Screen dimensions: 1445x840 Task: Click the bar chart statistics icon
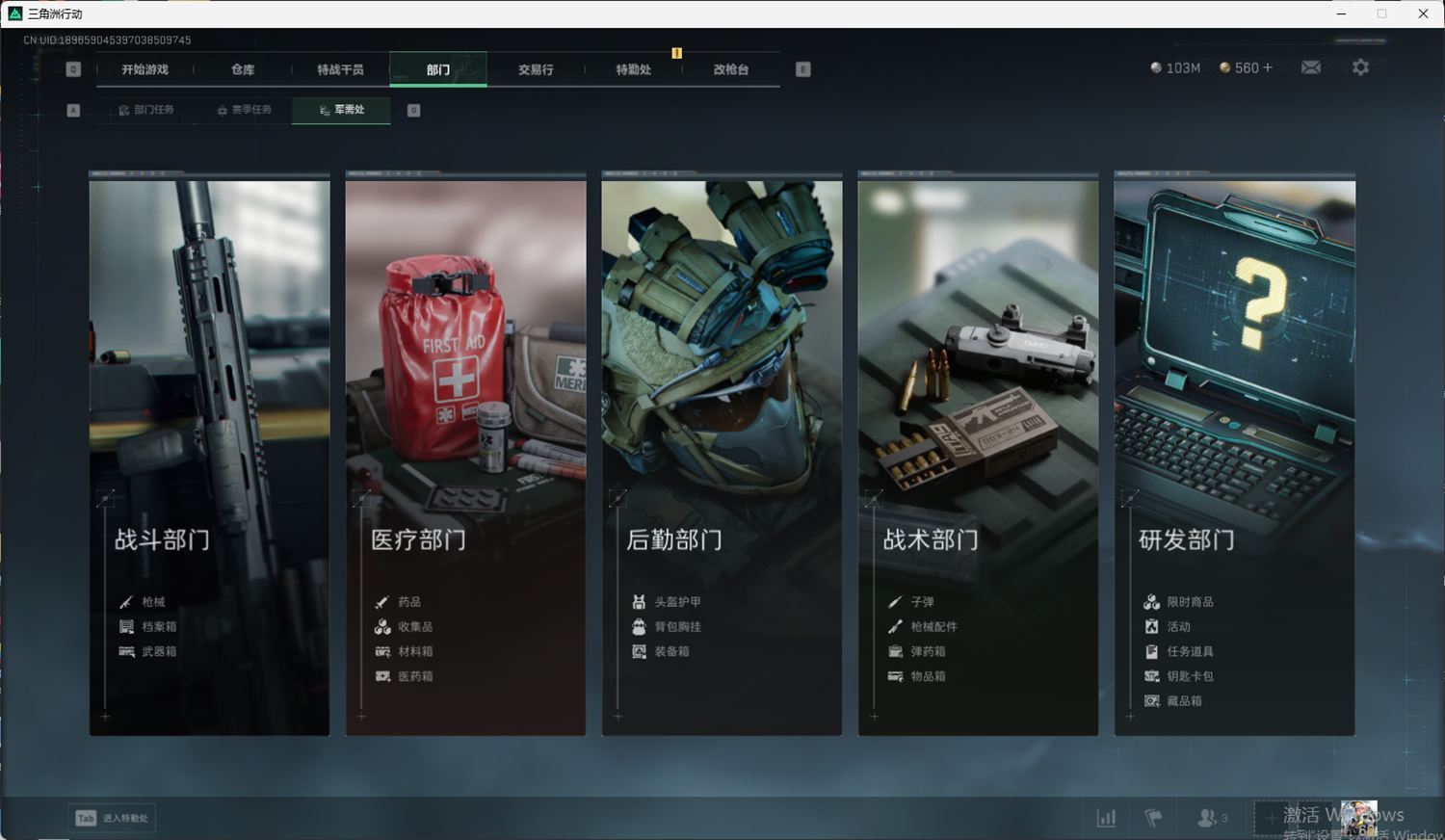[x=1107, y=818]
